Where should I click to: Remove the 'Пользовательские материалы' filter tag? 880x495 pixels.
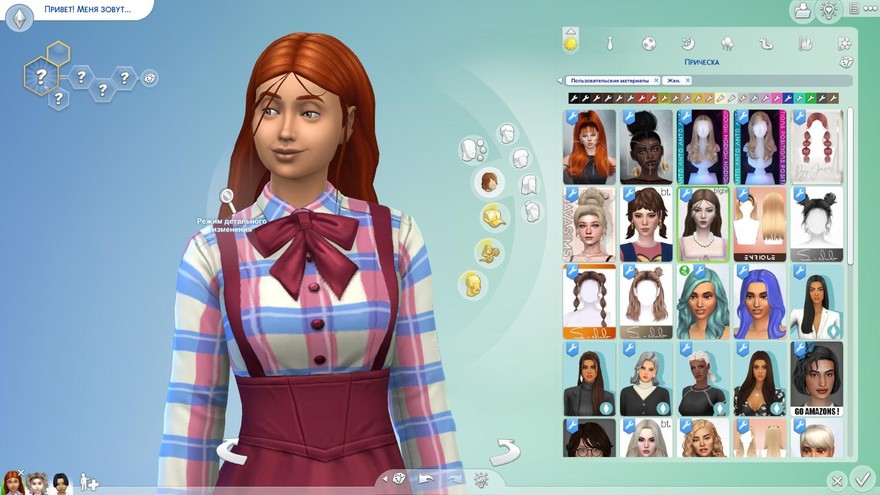656,80
